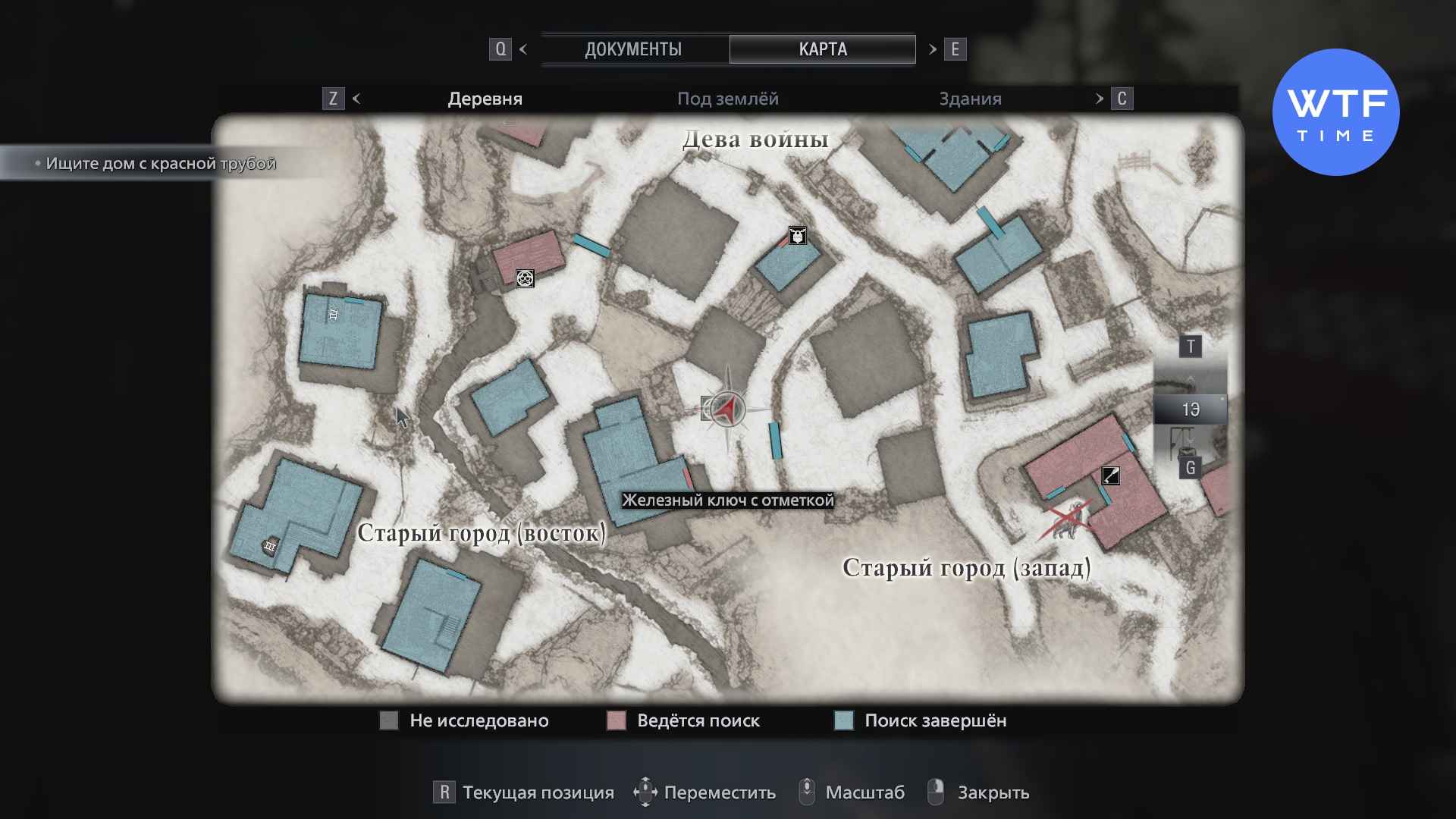Image resolution: width=1456 pixels, height=819 pixels.
Task: Select the КАРТА tab
Action: (822, 49)
